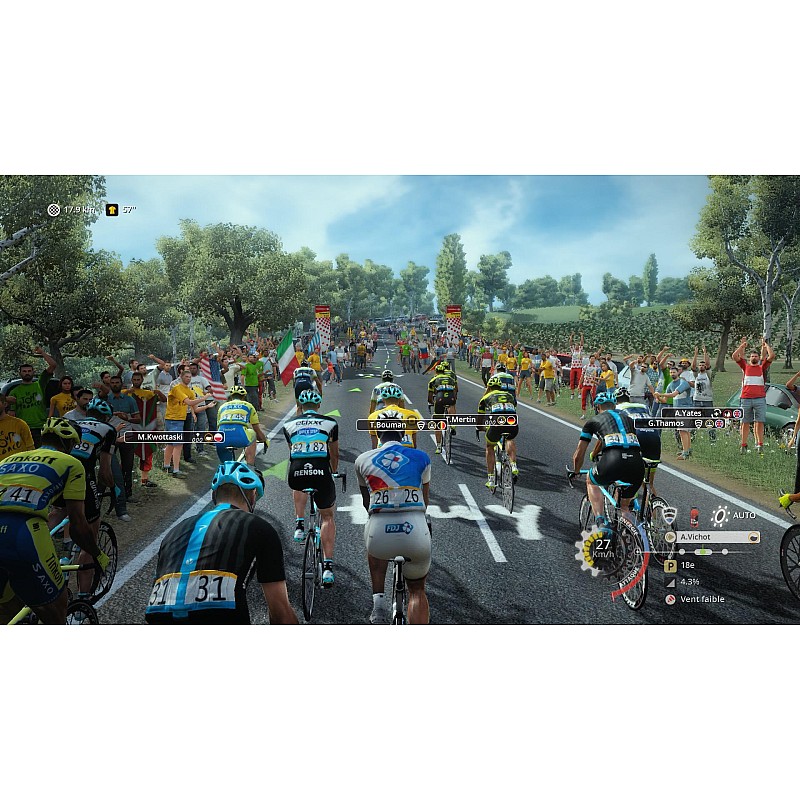Click the yellow jersey gap icon
Image resolution: width=800 pixels, height=800 pixels.
(x=112, y=210)
